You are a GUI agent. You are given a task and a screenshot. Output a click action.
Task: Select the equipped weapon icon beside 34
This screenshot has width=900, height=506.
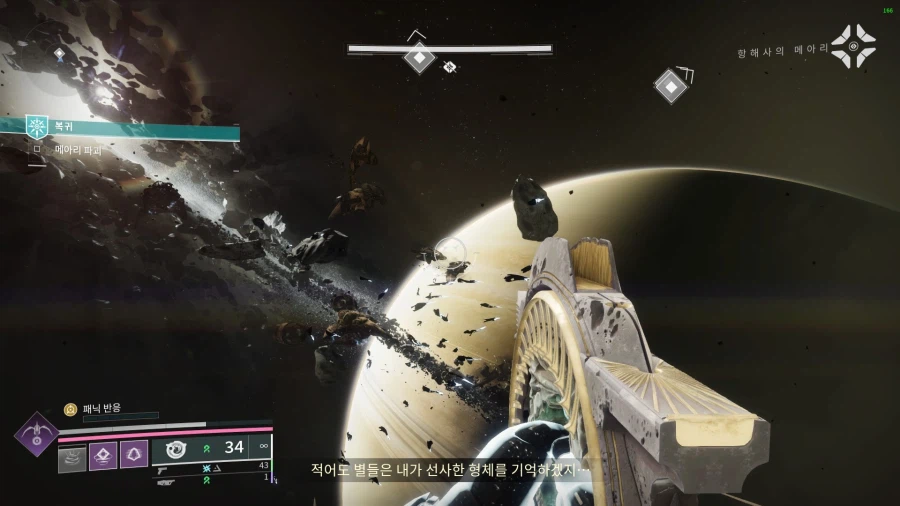coord(177,447)
